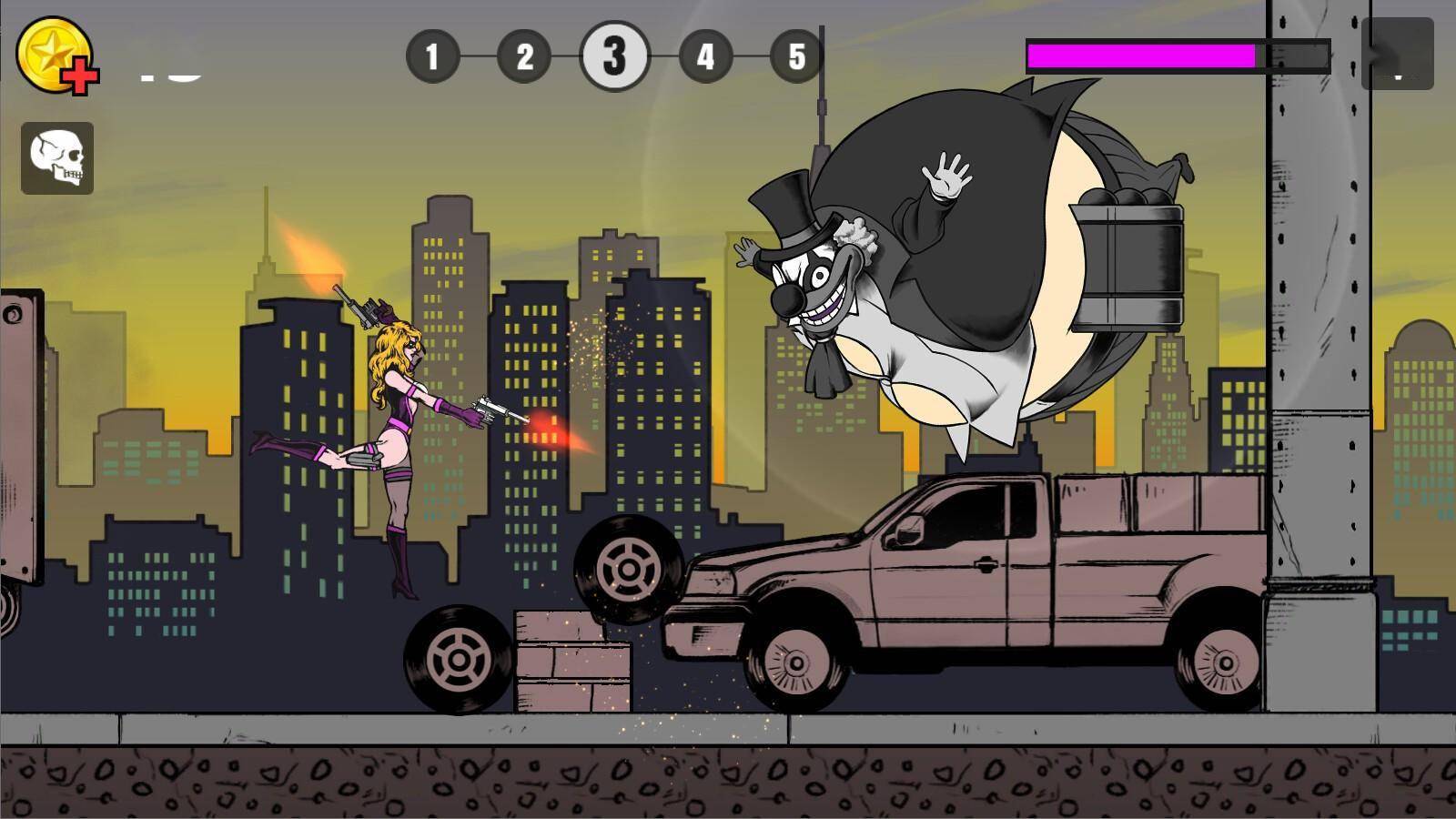Click the highlighted stage 3 circle

point(614,56)
